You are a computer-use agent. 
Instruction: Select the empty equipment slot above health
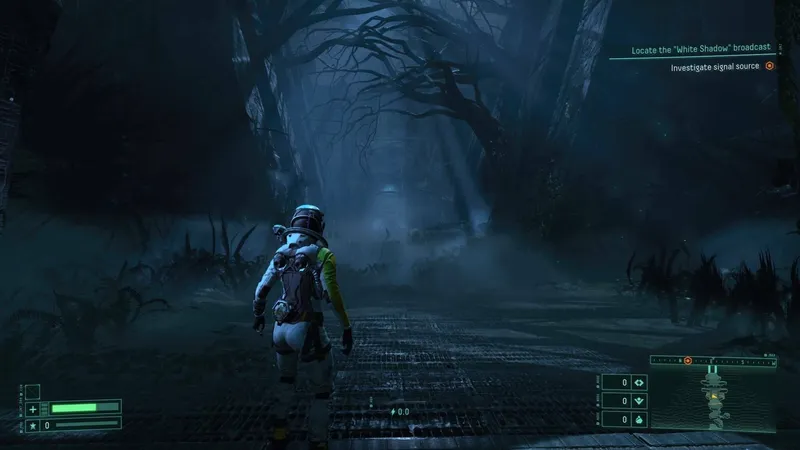click(x=32, y=391)
